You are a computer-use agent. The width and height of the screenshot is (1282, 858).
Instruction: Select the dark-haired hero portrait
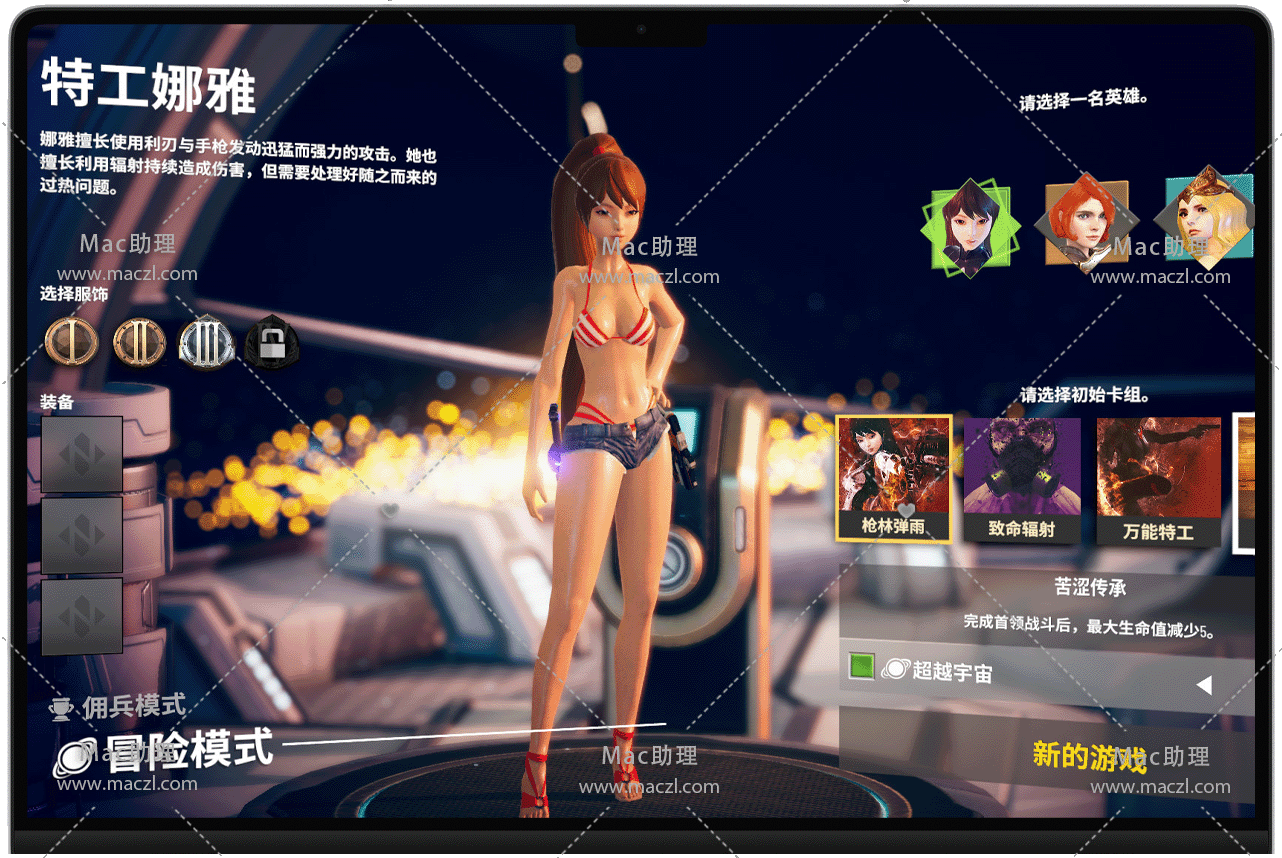[x=969, y=229]
